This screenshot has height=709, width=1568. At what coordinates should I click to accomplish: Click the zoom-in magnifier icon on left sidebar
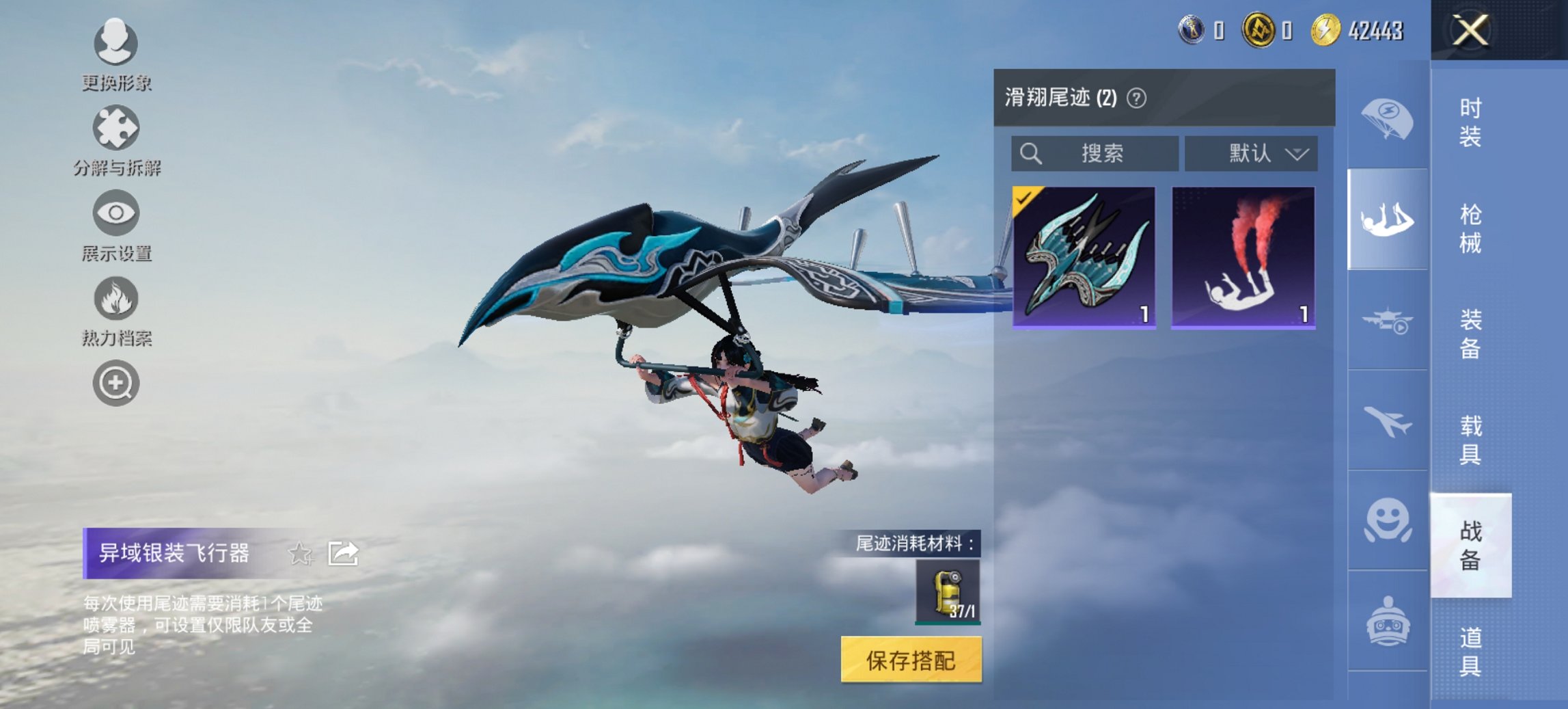click(x=115, y=383)
